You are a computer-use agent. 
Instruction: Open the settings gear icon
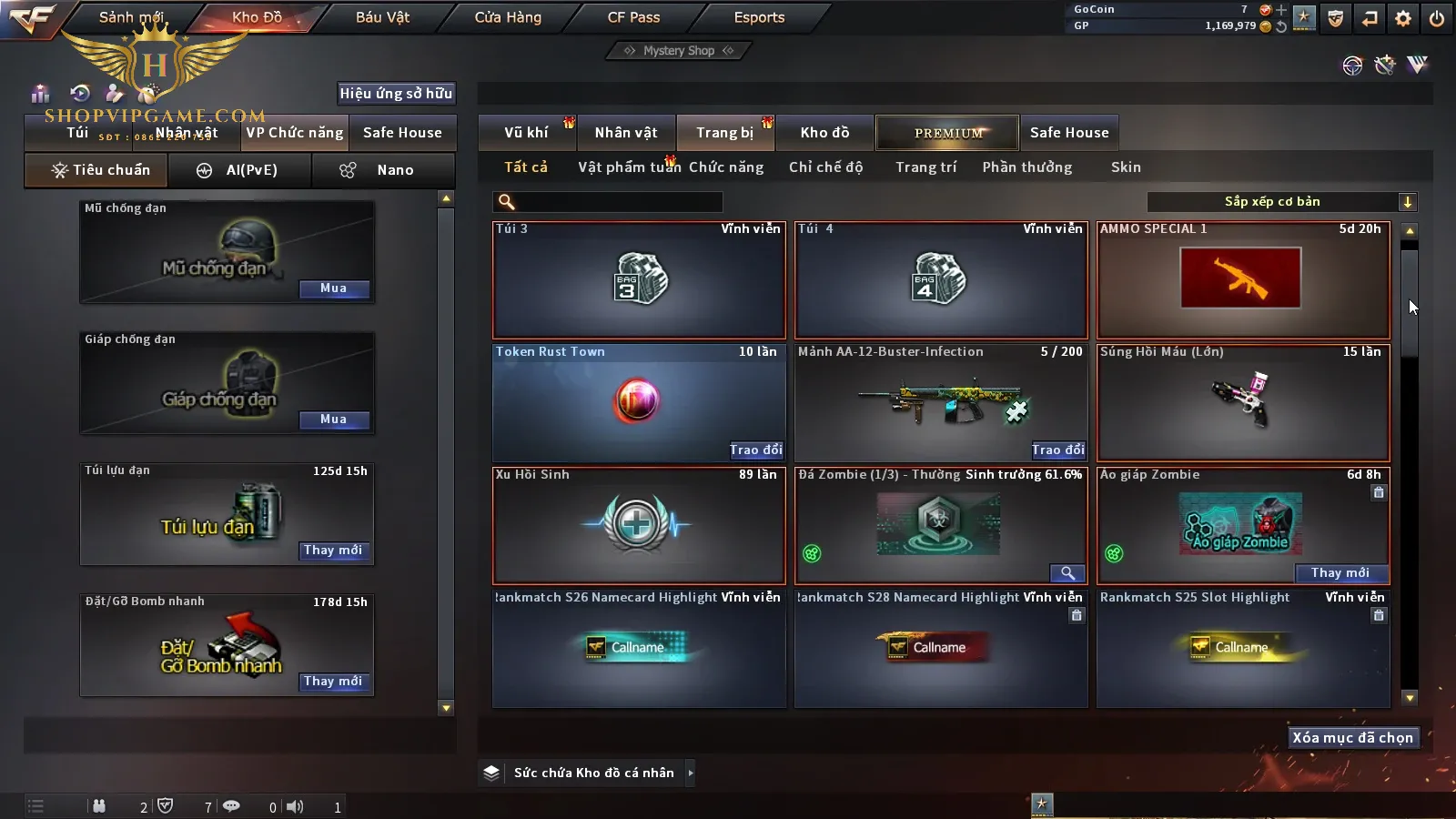click(1403, 18)
